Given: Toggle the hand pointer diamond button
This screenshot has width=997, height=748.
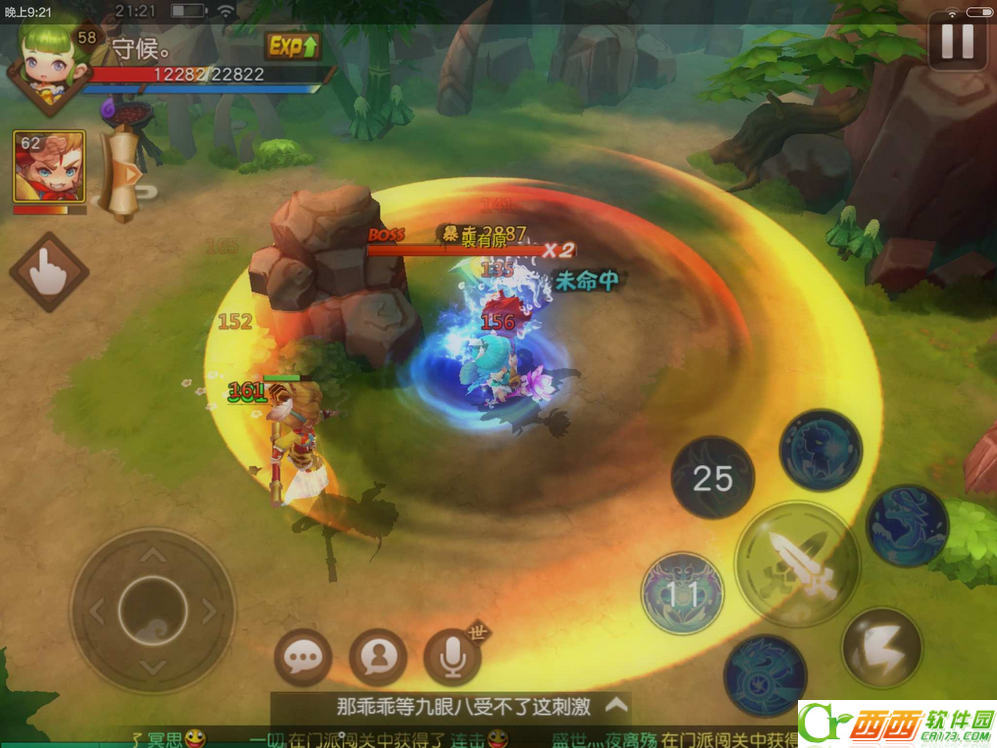Looking at the screenshot, I should 48,272.
